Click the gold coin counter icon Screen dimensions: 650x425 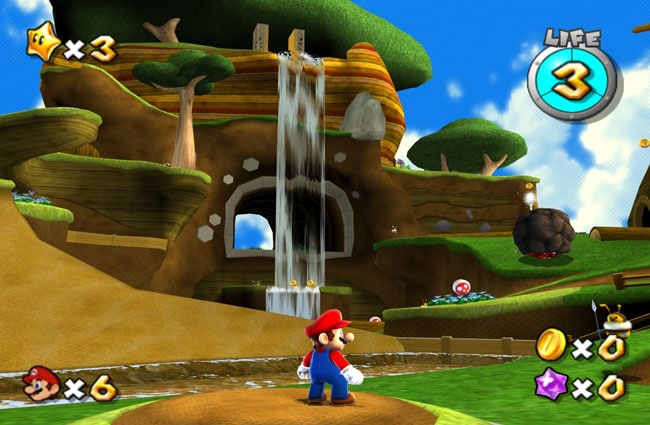[x=549, y=346]
